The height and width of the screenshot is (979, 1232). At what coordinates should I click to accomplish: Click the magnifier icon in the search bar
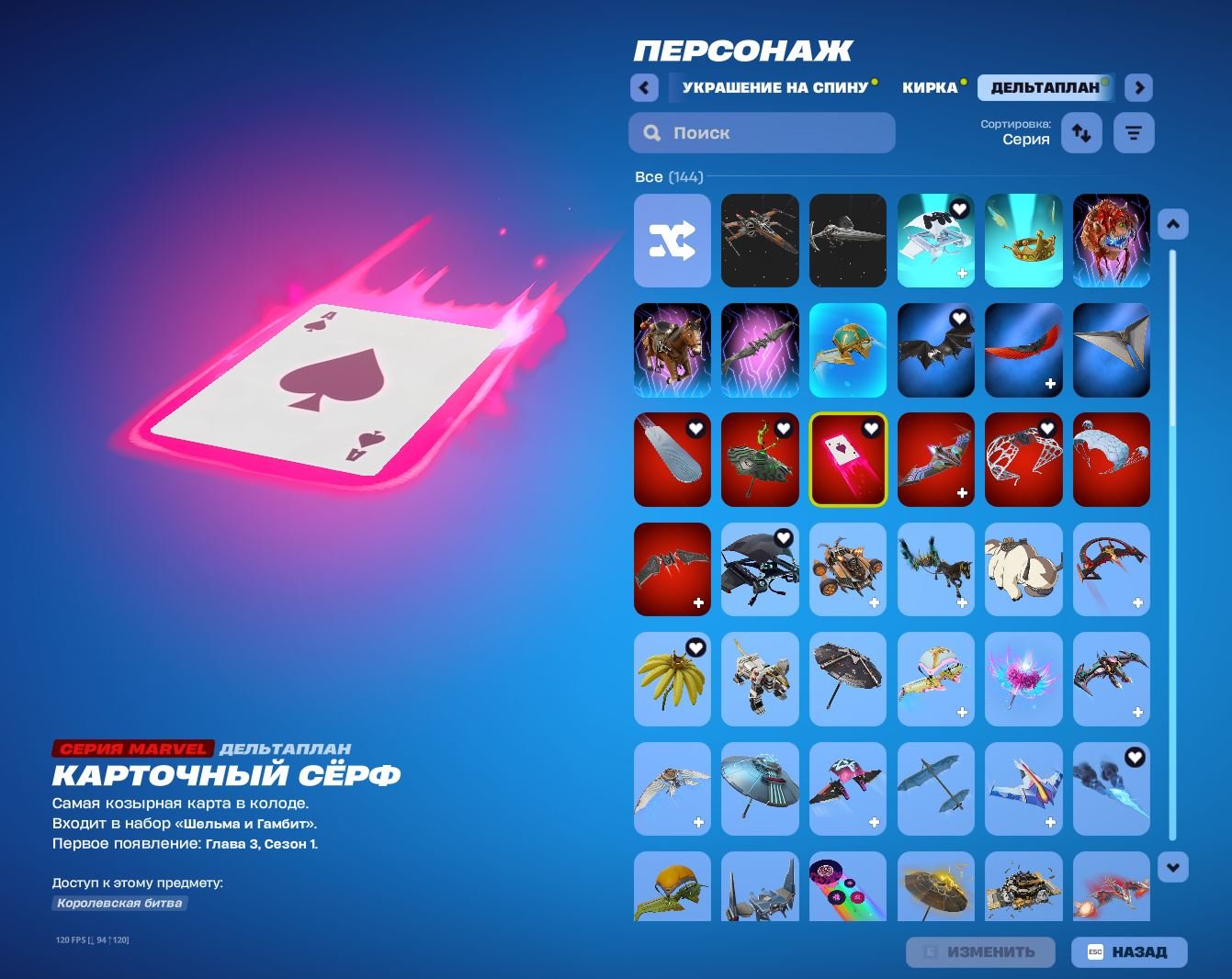click(651, 132)
